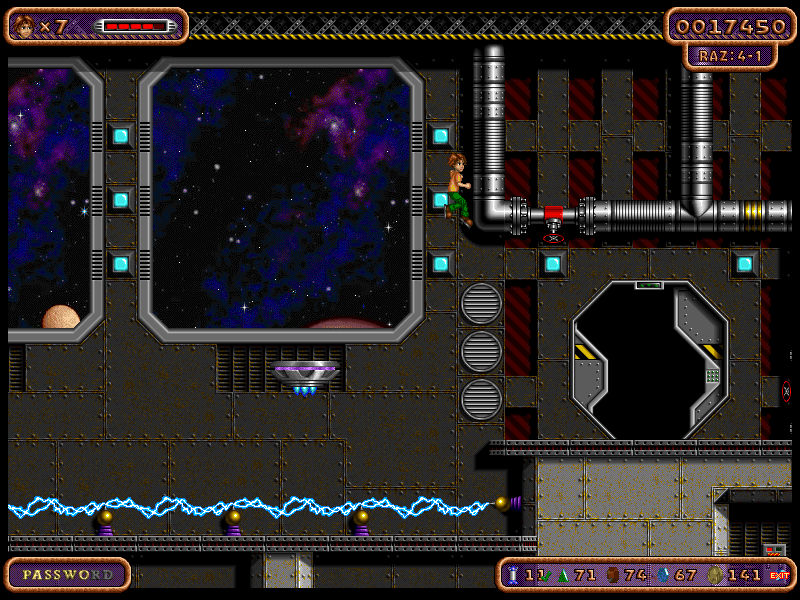The image size is (800, 600).
Task: Click the red EXIT icon
Action: 779,575
